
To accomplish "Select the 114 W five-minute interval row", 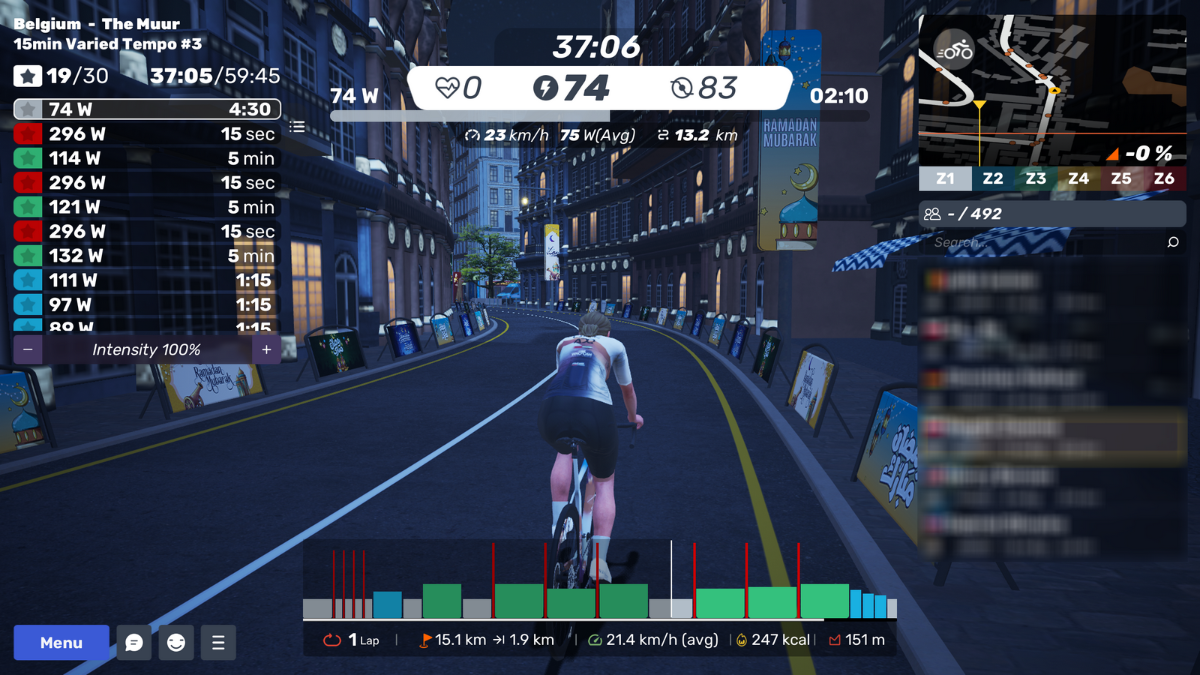I will pos(146,158).
